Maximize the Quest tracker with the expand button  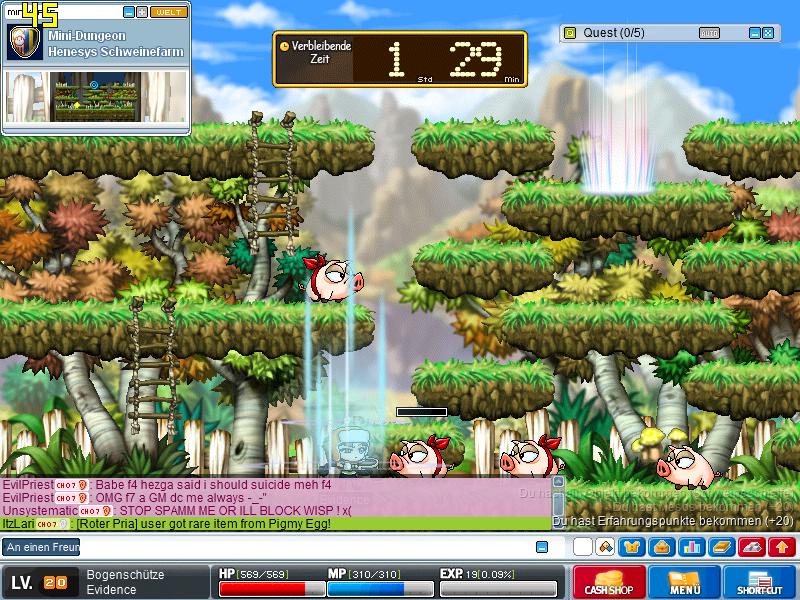point(768,33)
